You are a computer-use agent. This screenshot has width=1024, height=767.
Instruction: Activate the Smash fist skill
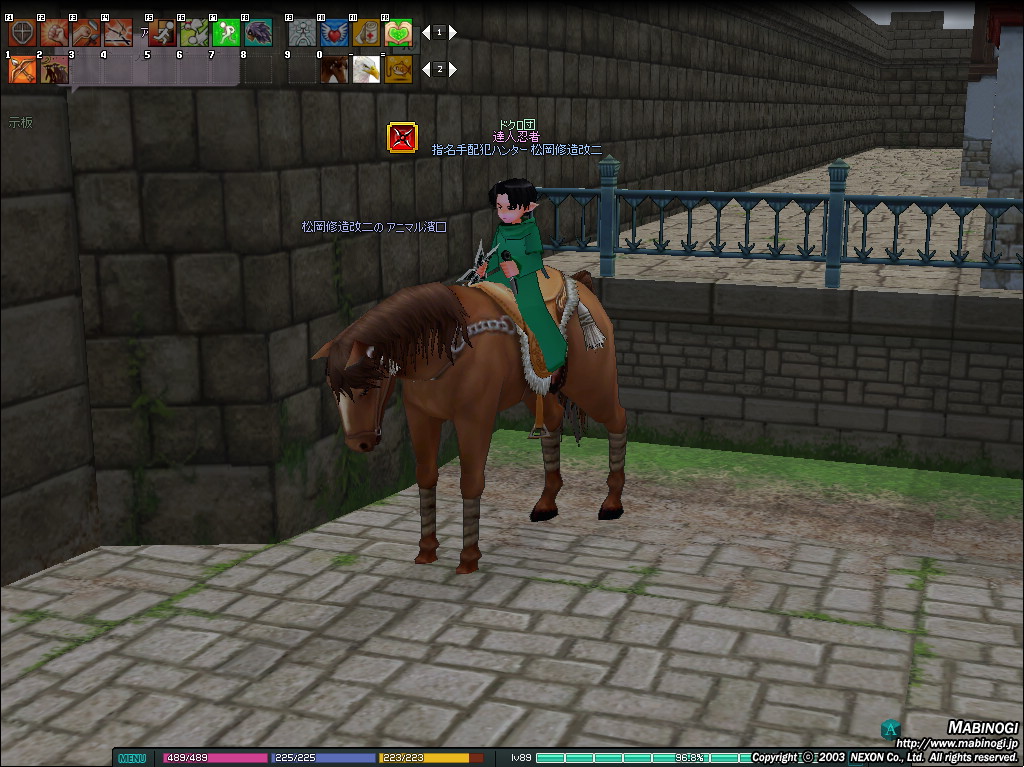click(54, 32)
